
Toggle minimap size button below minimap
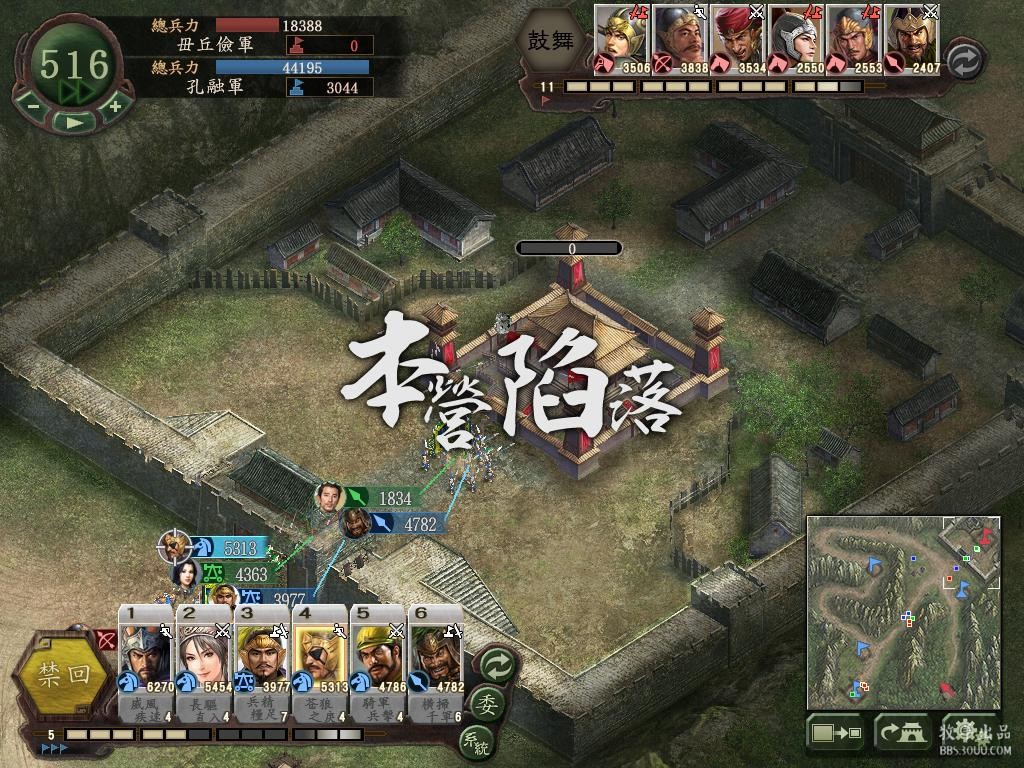coord(836,734)
